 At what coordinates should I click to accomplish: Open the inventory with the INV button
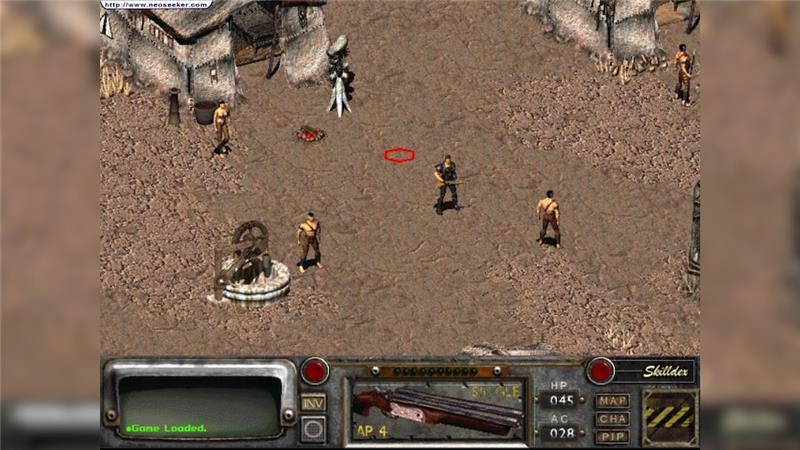tap(313, 401)
